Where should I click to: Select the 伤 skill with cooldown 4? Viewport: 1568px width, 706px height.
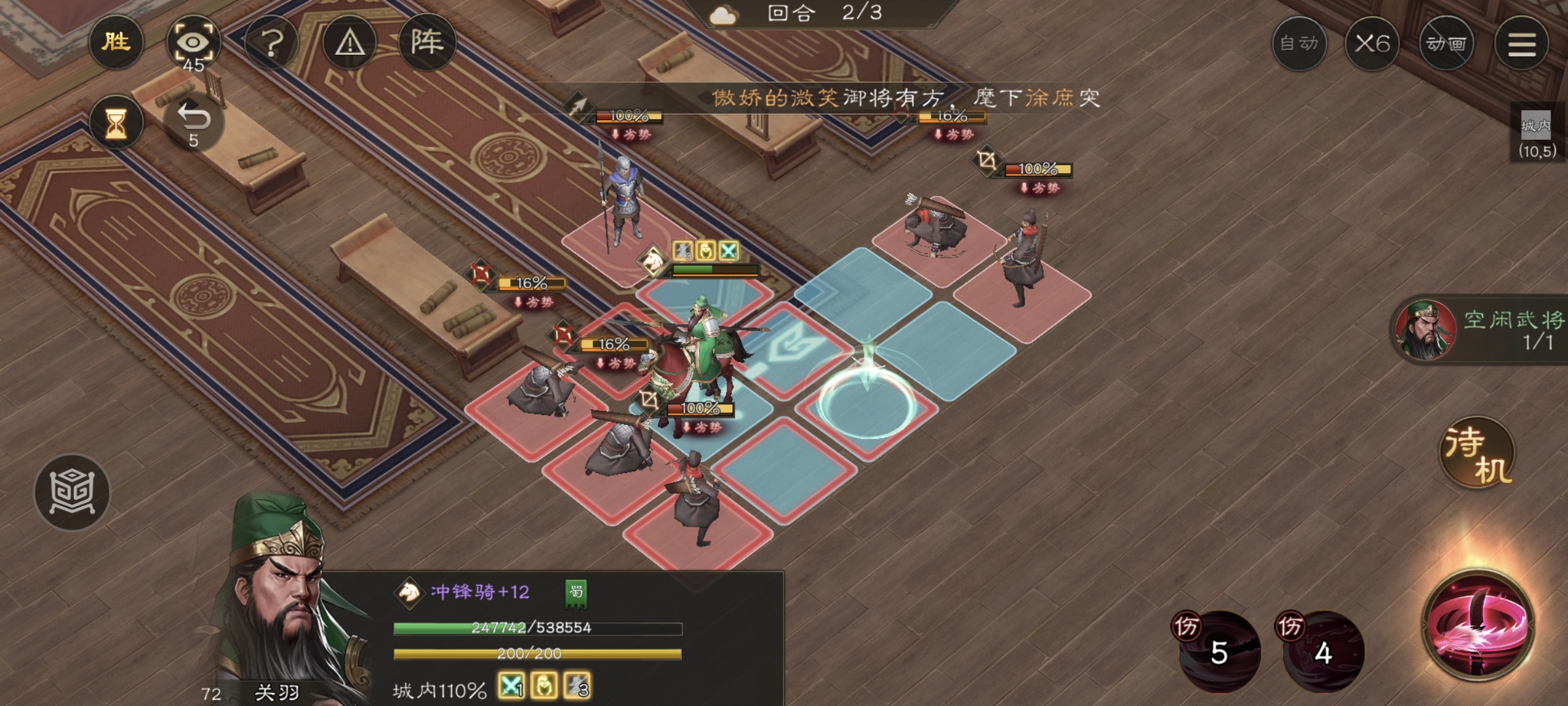tap(1324, 650)
